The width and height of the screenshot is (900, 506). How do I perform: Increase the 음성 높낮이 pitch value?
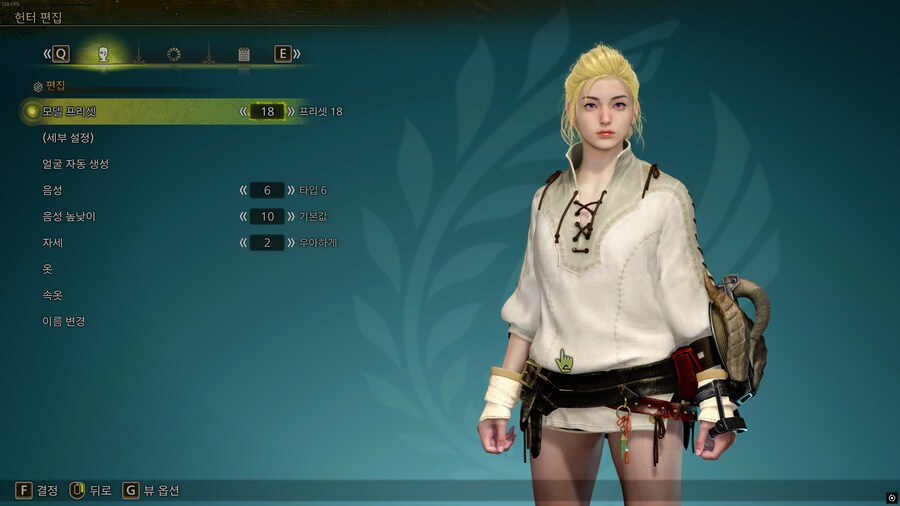[291, 216]
